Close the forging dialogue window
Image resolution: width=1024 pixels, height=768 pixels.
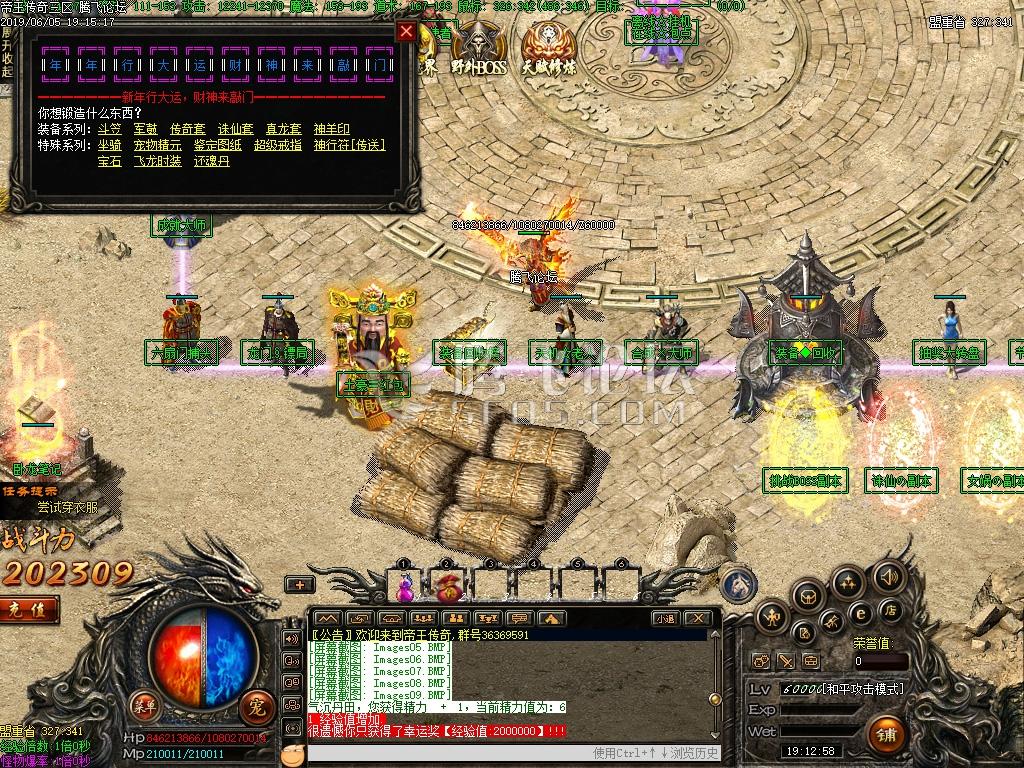[x=406, y=31]
